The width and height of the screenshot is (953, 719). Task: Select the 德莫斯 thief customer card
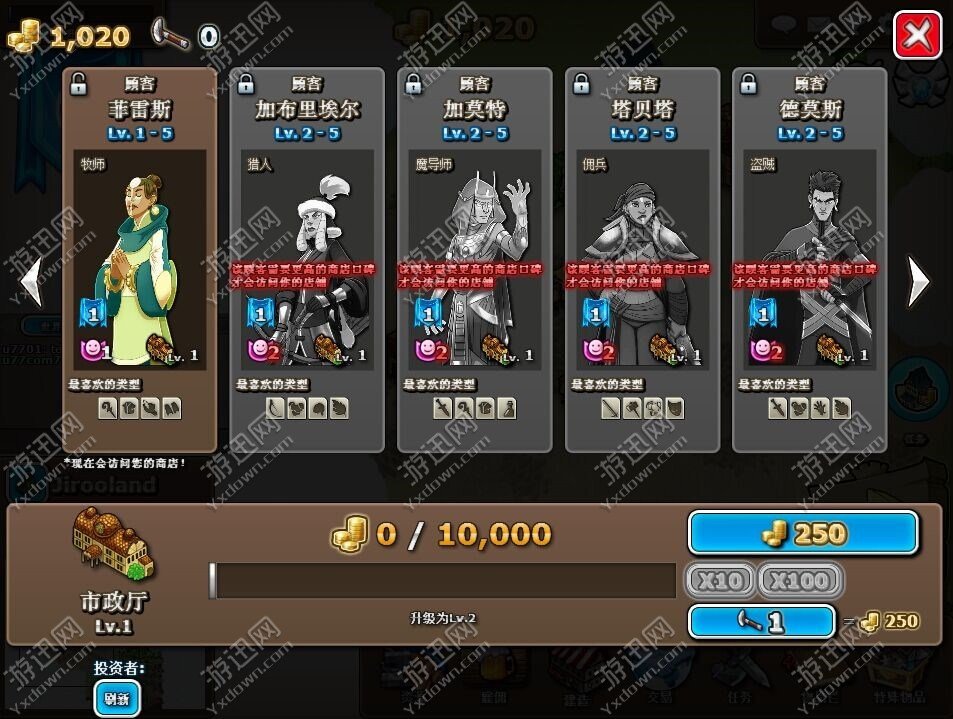[x=810, y=260]
